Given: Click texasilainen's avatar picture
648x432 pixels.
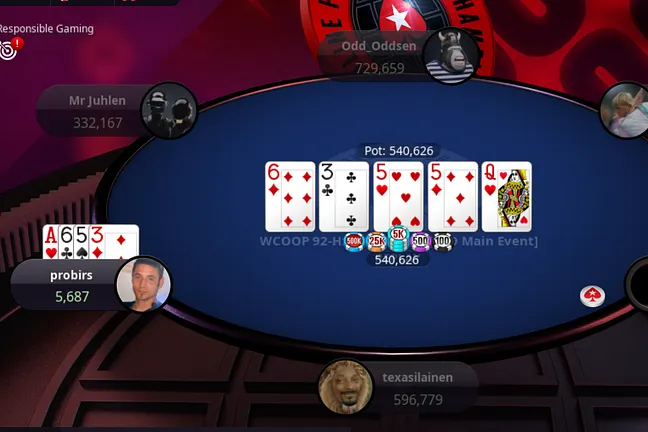Looking at the screenshot, I should 346,387.
